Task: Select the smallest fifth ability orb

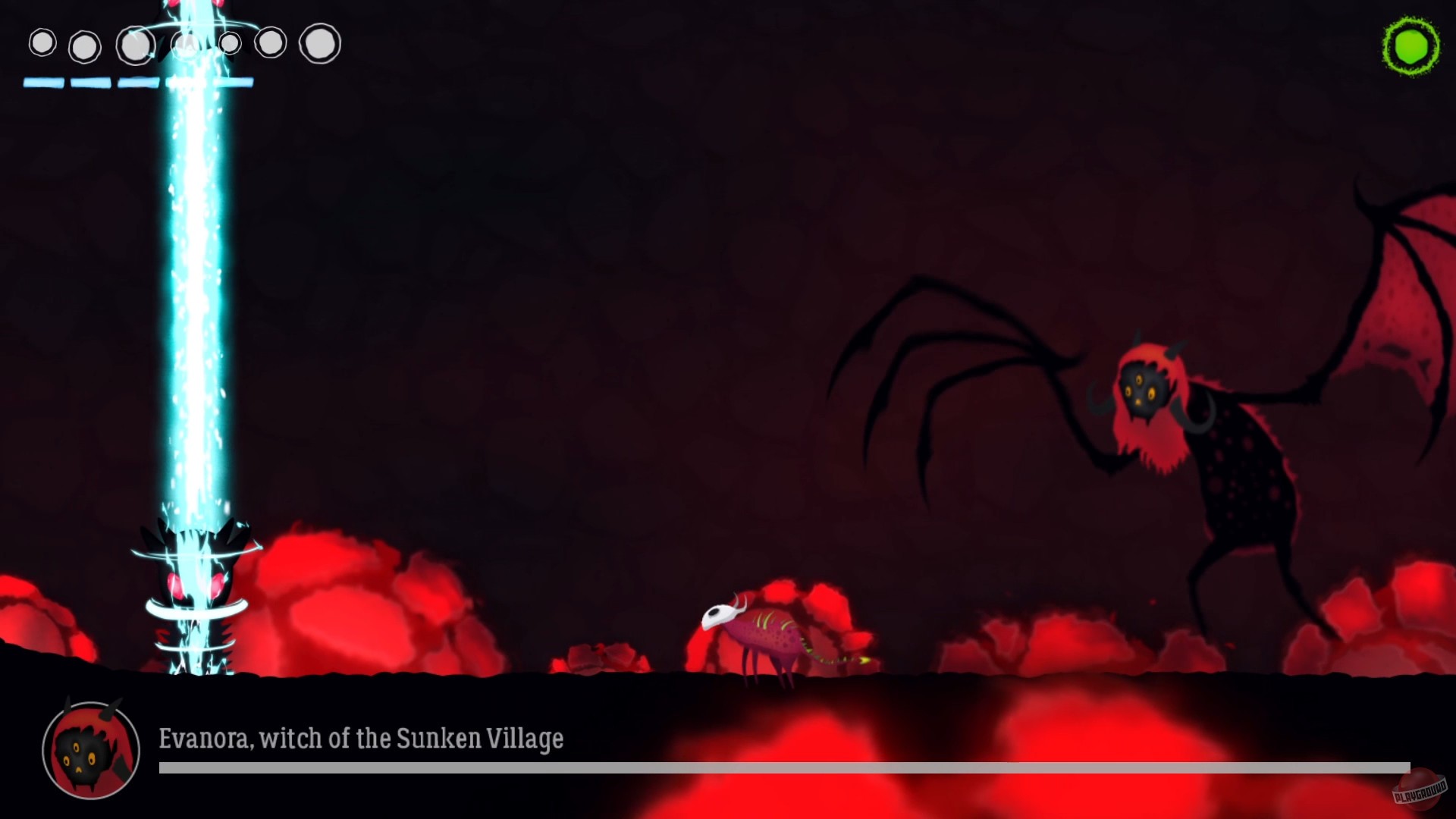Action: click(229, 44)
